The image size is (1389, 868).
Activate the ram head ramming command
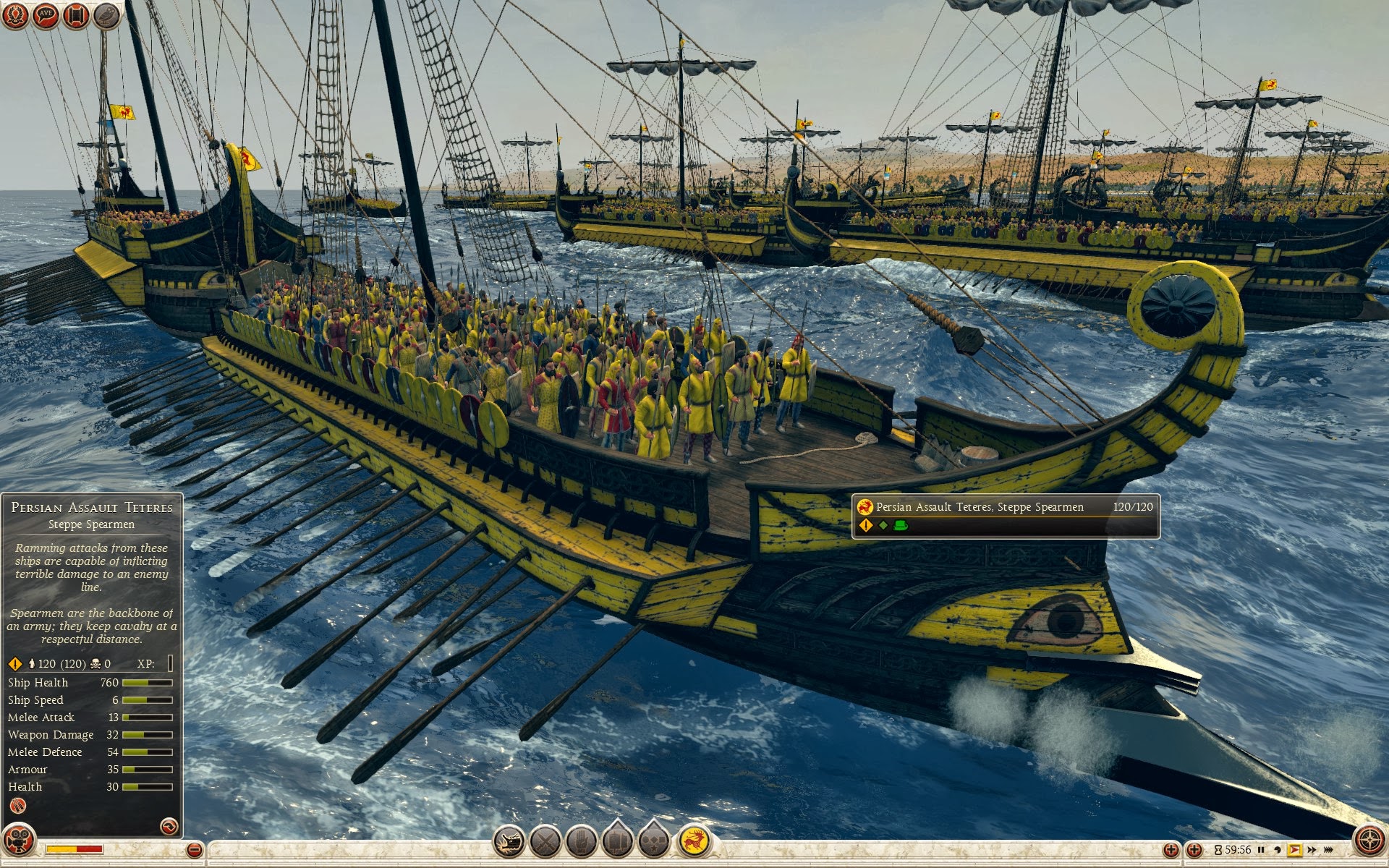[x=509, y=841]
